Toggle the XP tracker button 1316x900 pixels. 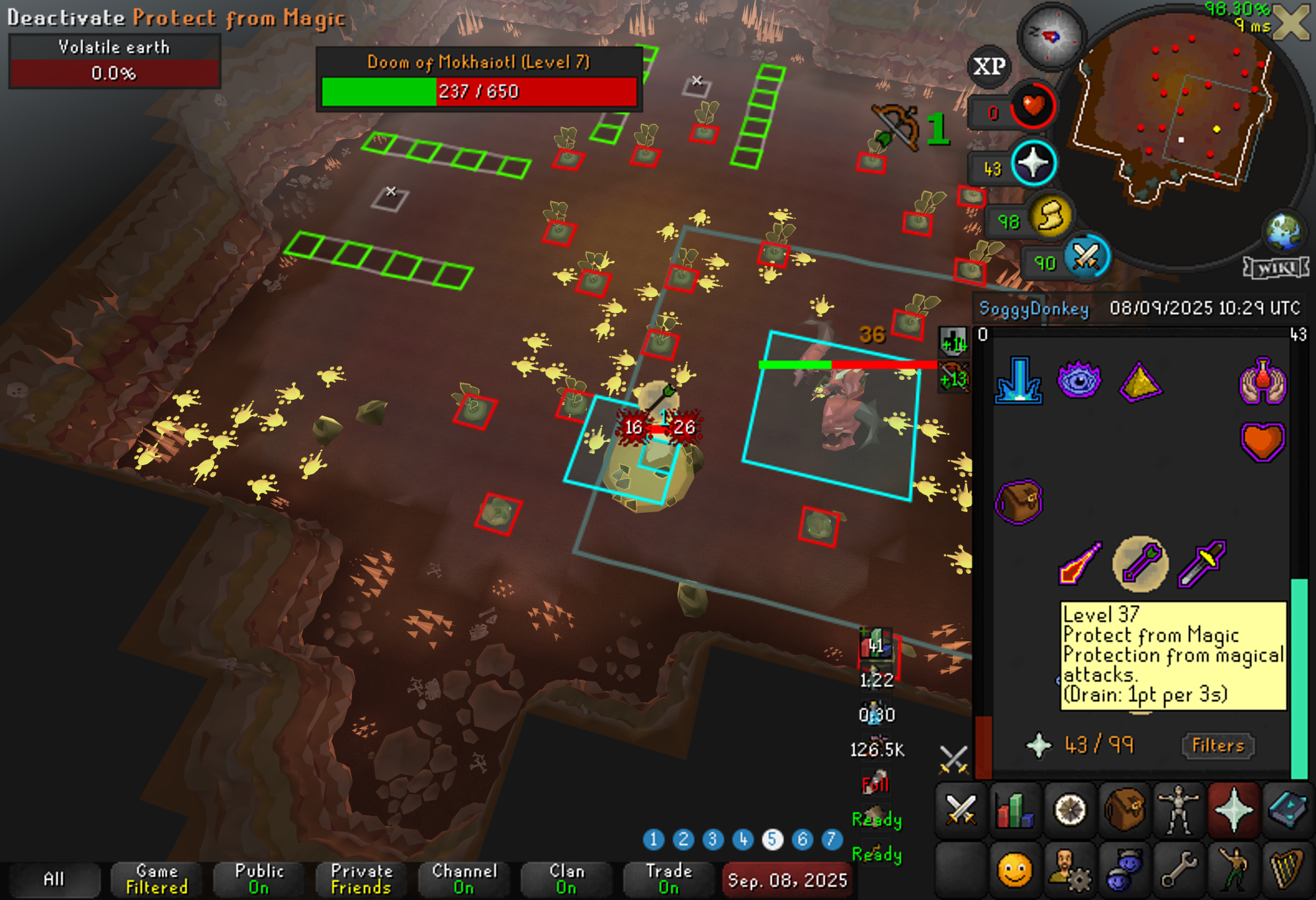click(x=989, y=66)
